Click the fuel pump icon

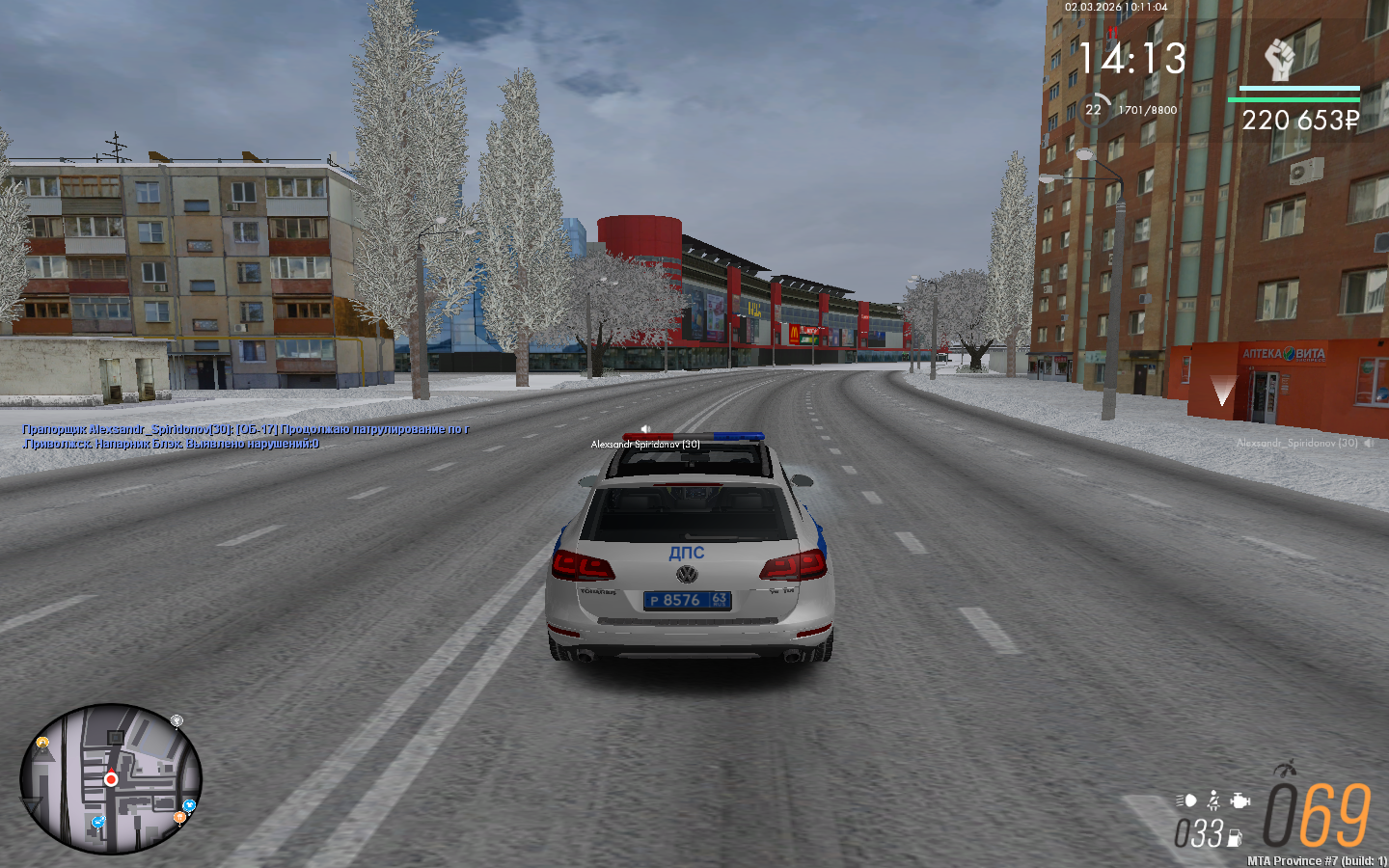click(1234, 838)
